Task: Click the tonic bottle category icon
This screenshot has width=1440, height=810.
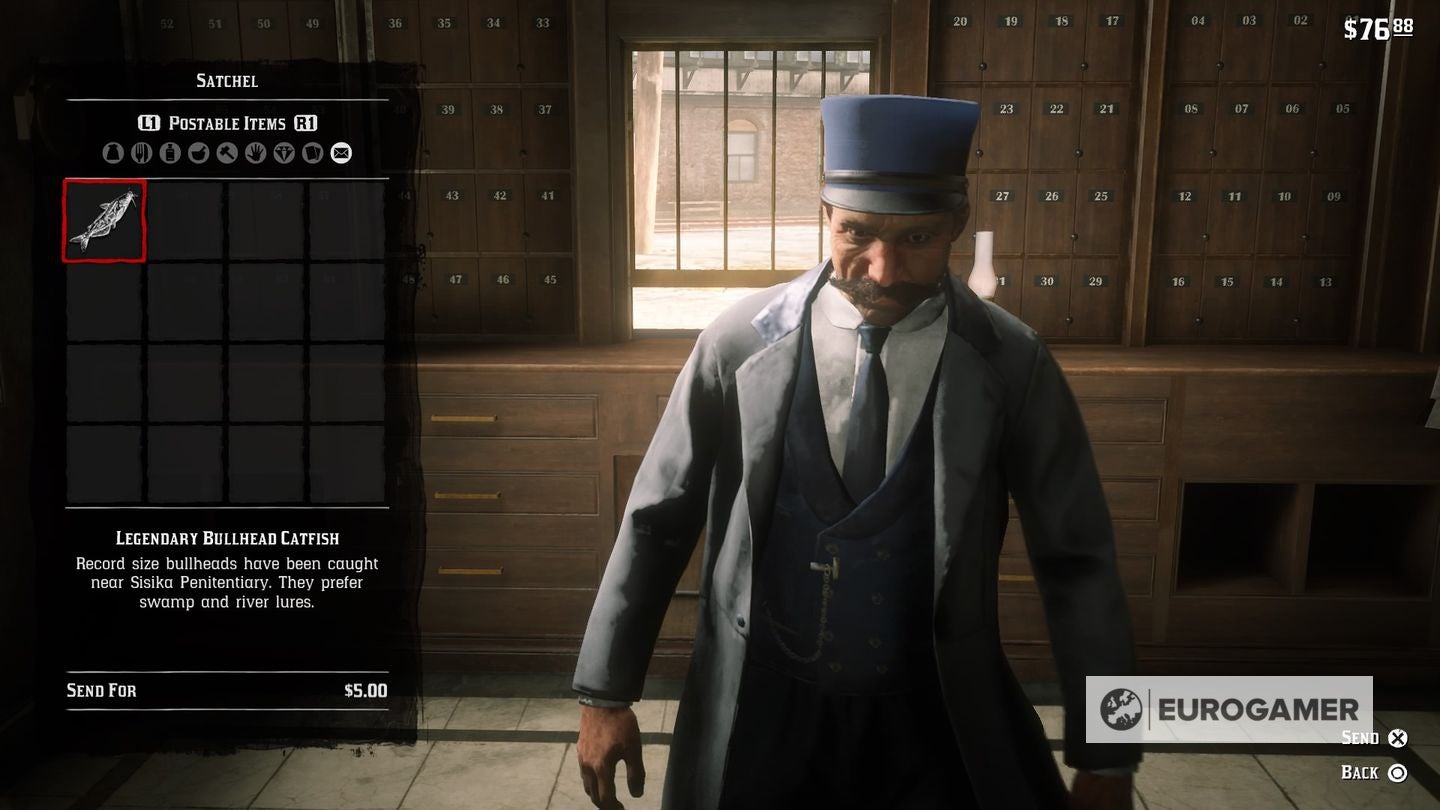Action: coord(168,153)
